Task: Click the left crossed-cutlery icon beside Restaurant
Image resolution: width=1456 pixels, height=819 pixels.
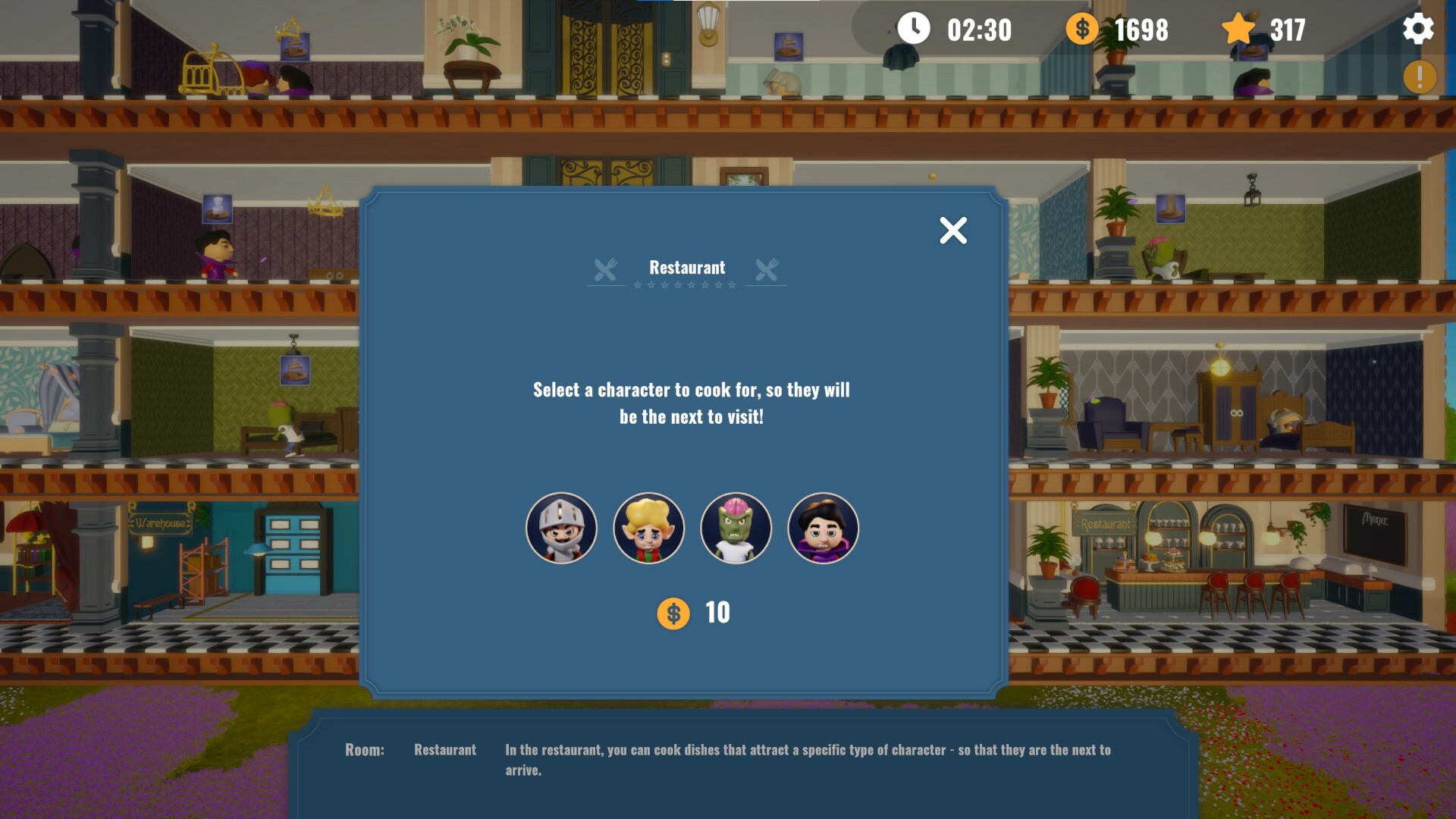Action: (x=604, y=268)
